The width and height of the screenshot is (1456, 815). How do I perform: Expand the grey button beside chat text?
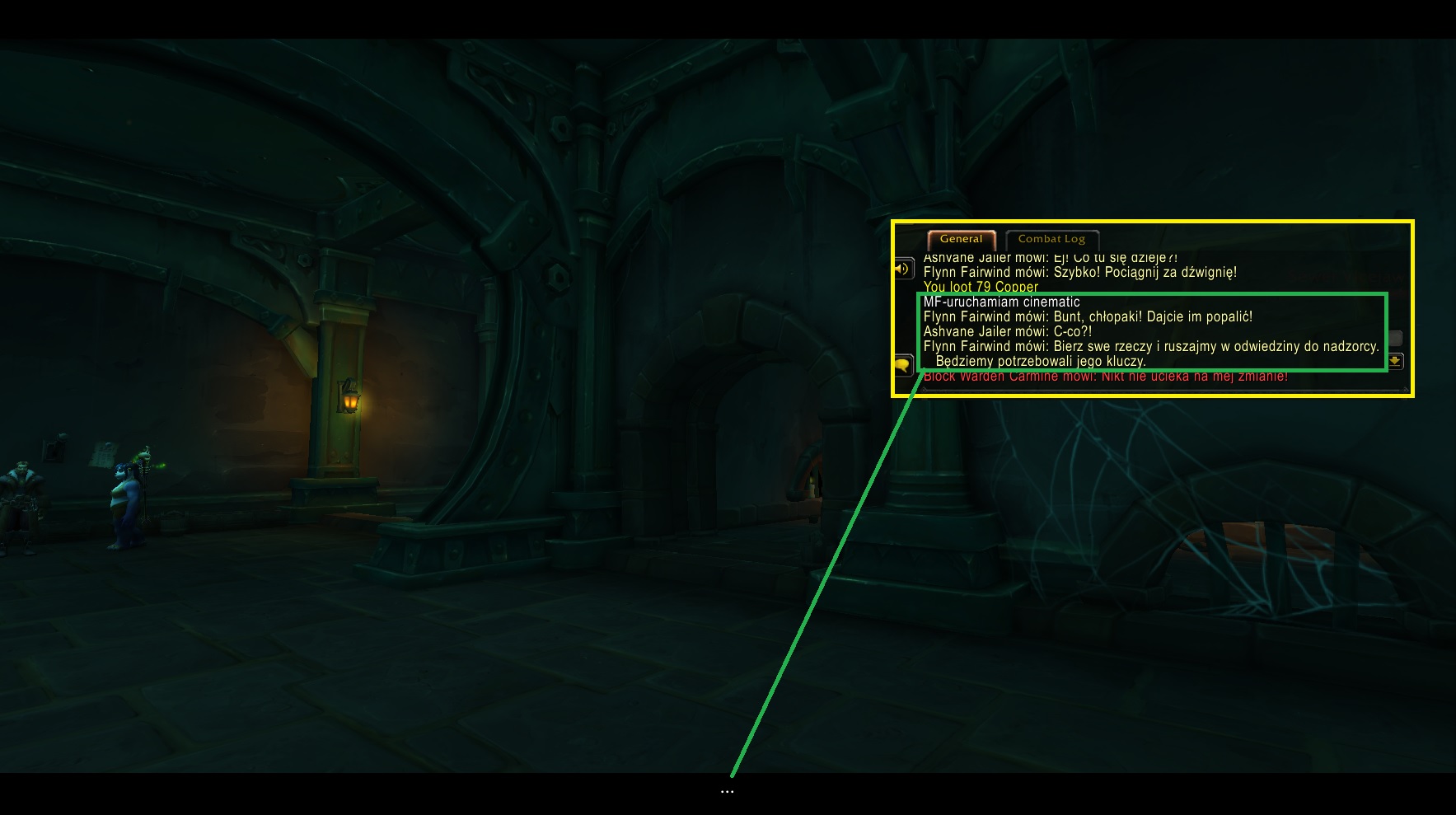(1394, 338)
